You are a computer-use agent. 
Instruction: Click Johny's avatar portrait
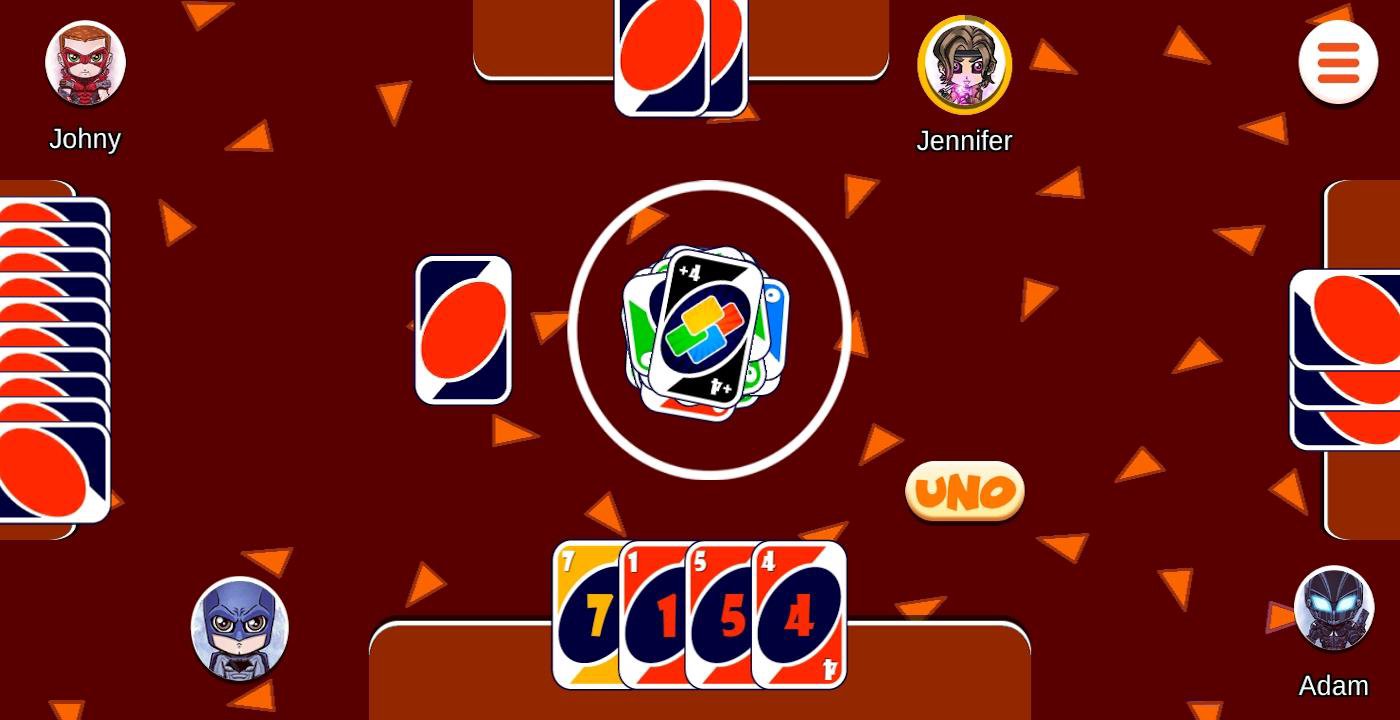click(x=85, y=62)
